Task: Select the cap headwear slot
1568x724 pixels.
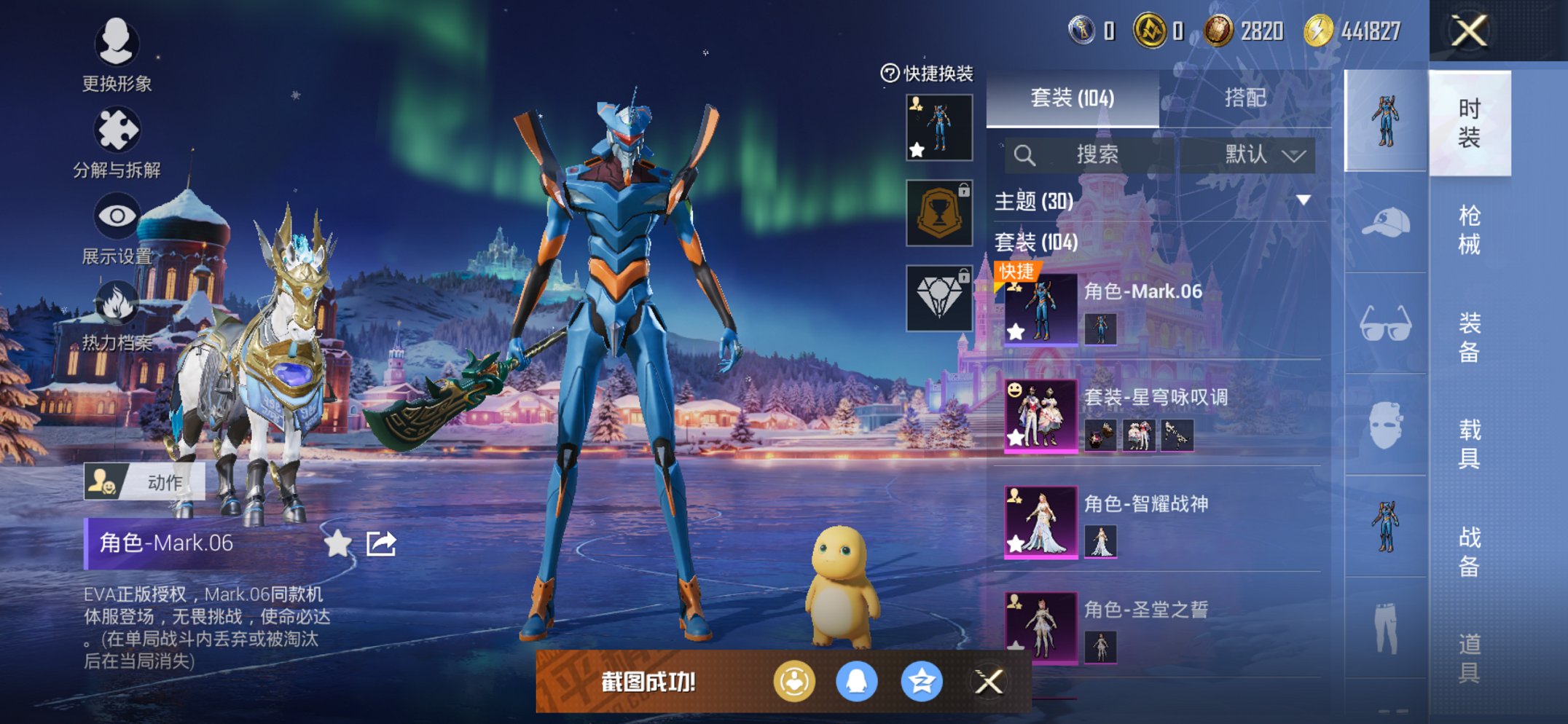Action: pos(1384,223)
